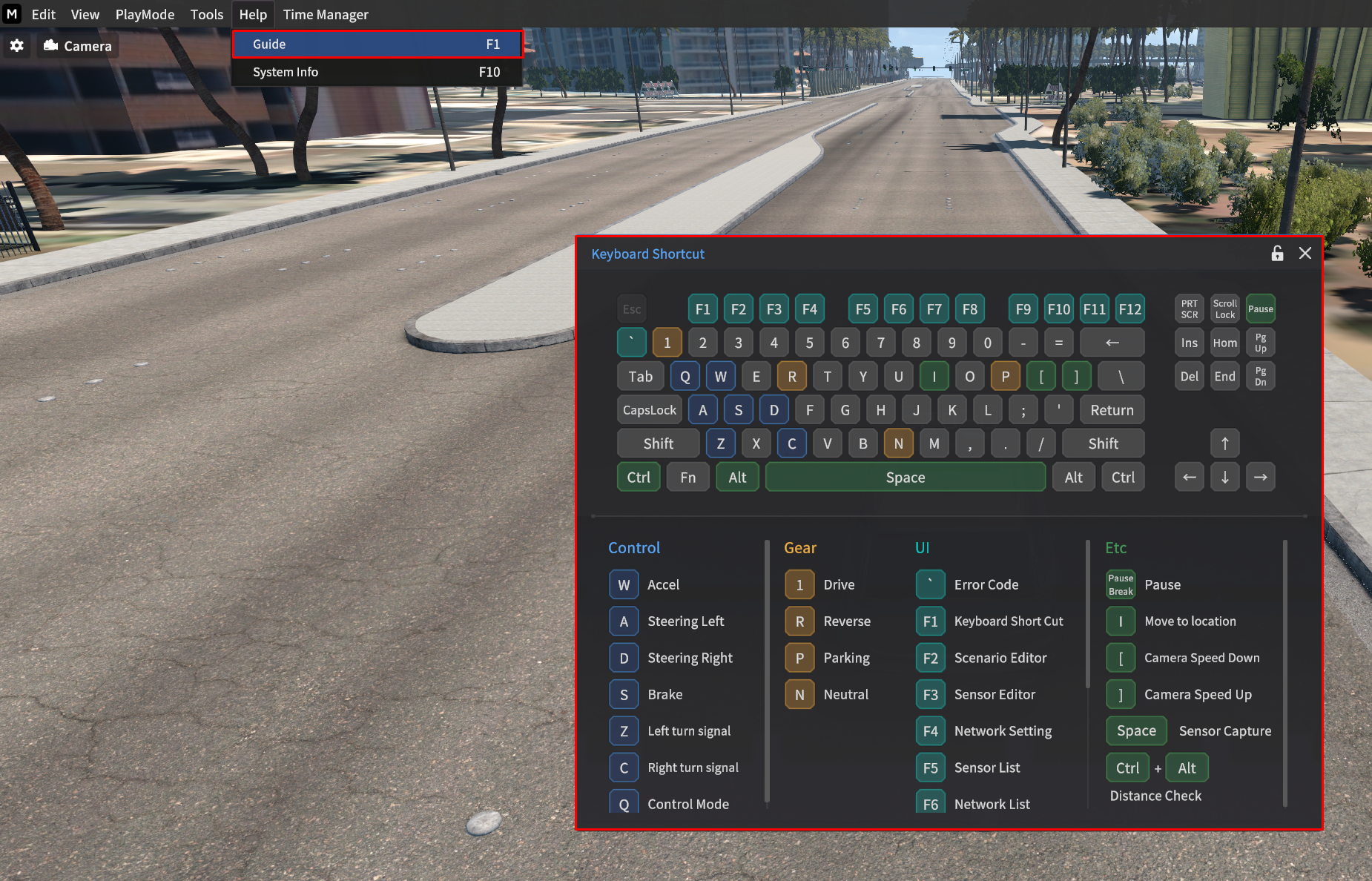Select Guide from the Help dropdown

(377, 44)
